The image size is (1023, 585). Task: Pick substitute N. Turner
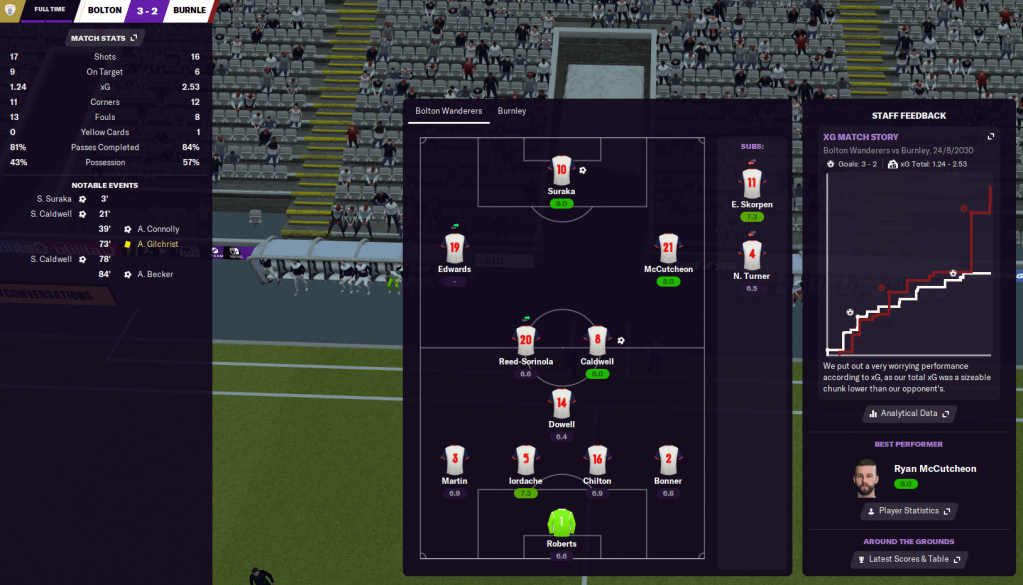752,253
